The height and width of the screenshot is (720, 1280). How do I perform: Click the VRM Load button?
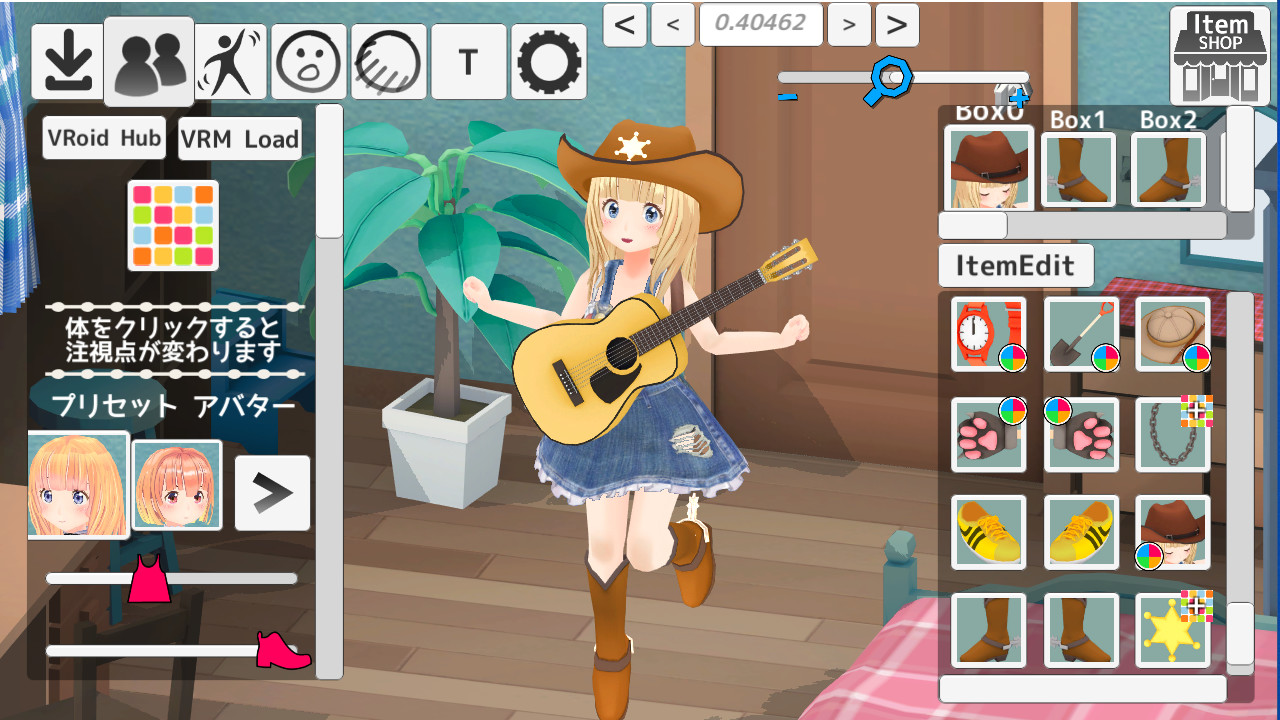coord(239,138)
